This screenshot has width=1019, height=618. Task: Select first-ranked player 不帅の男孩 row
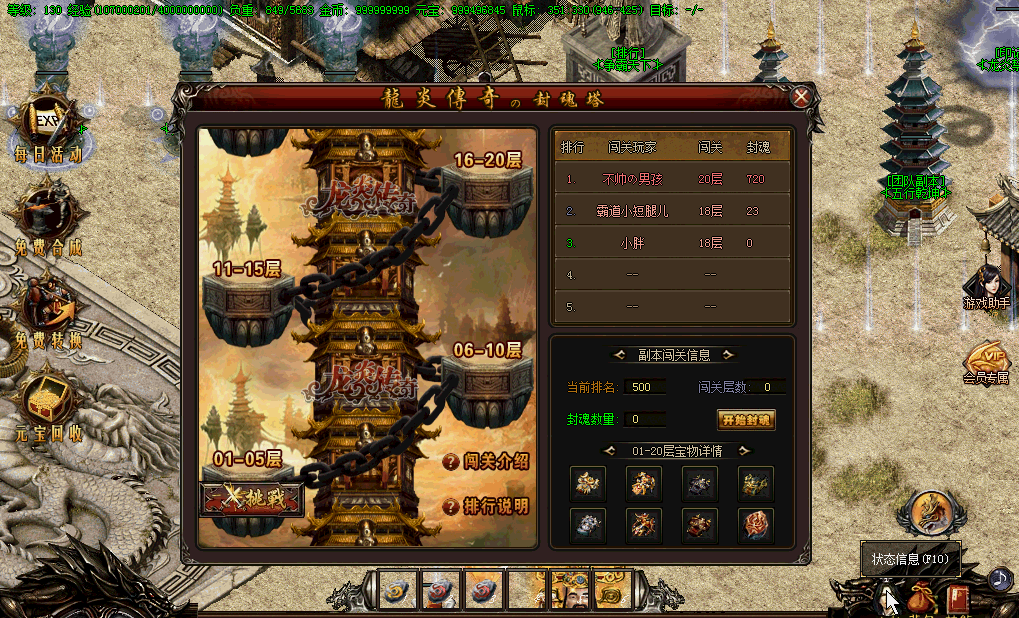point(672,179)
